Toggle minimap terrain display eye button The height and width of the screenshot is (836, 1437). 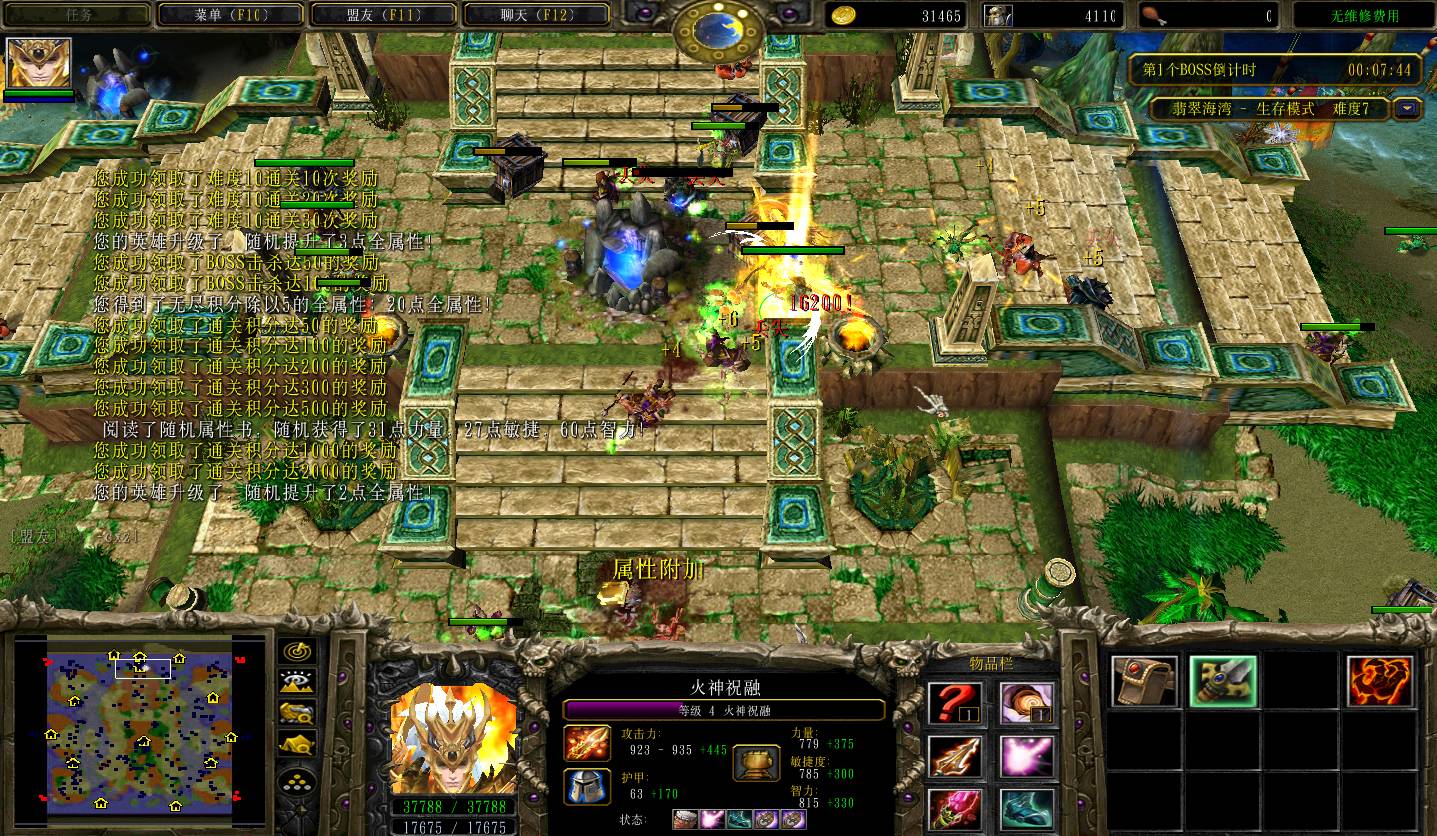coord(297,683)
